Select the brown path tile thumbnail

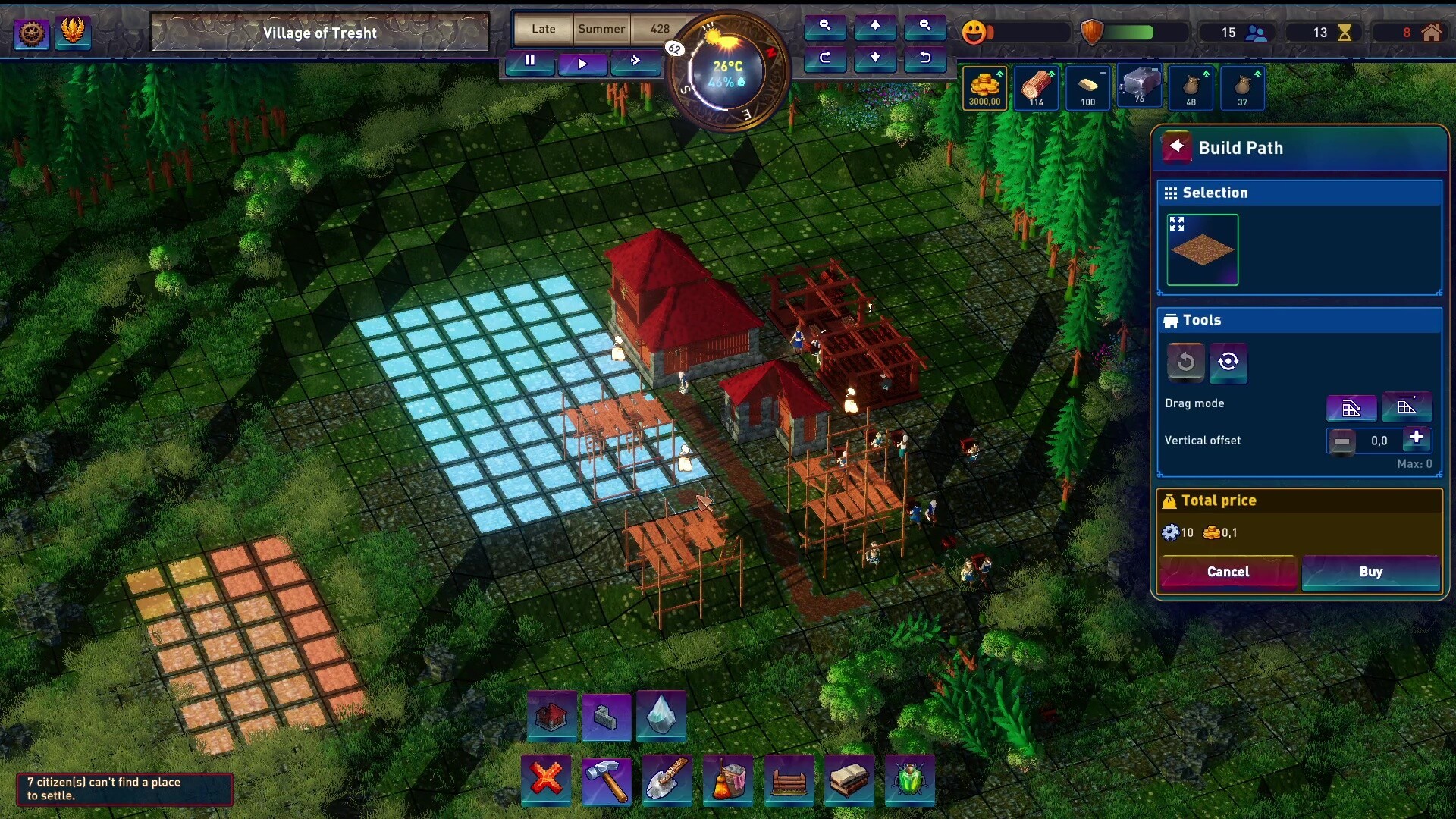[1202, 250]
